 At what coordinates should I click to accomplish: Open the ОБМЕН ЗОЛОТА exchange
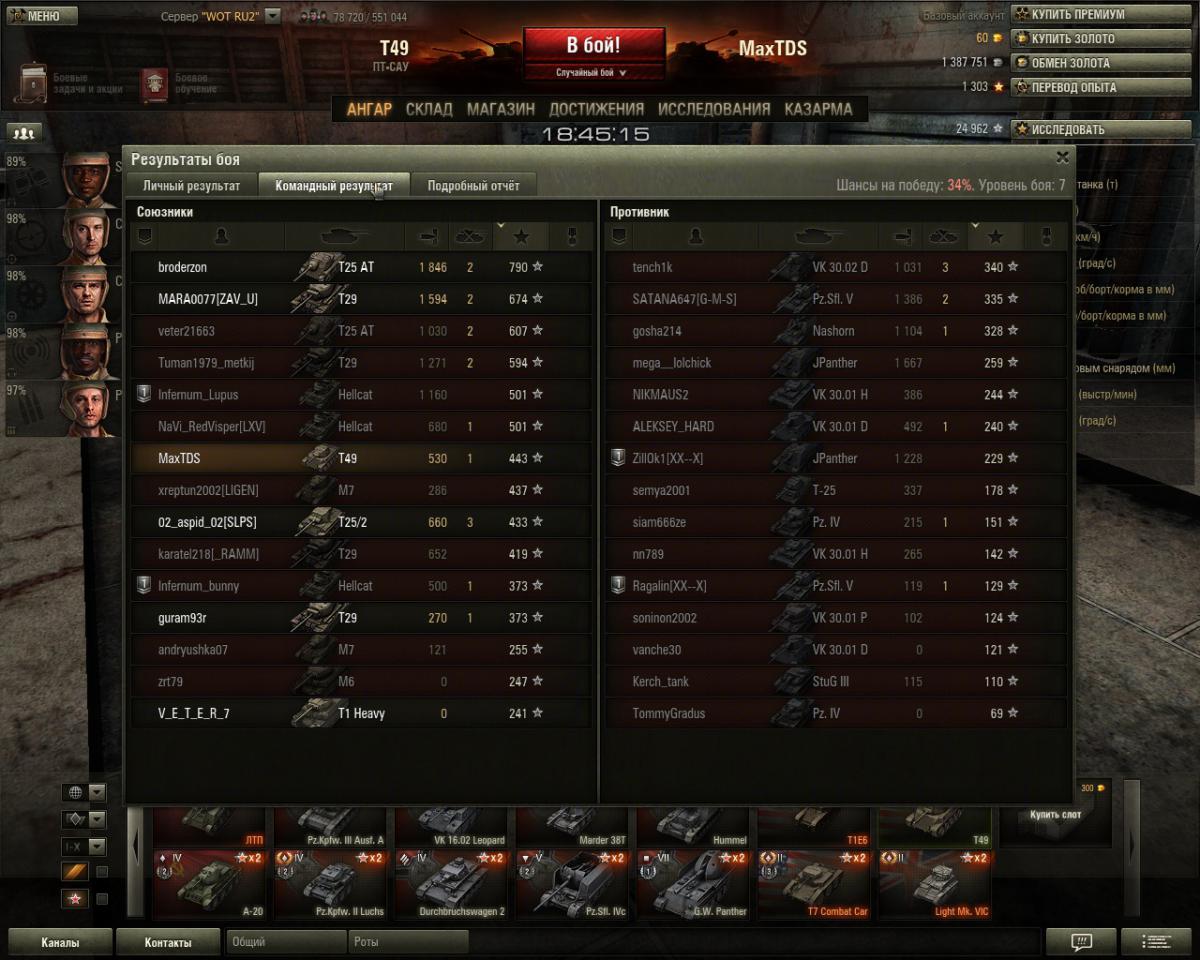click(1100, 63)
